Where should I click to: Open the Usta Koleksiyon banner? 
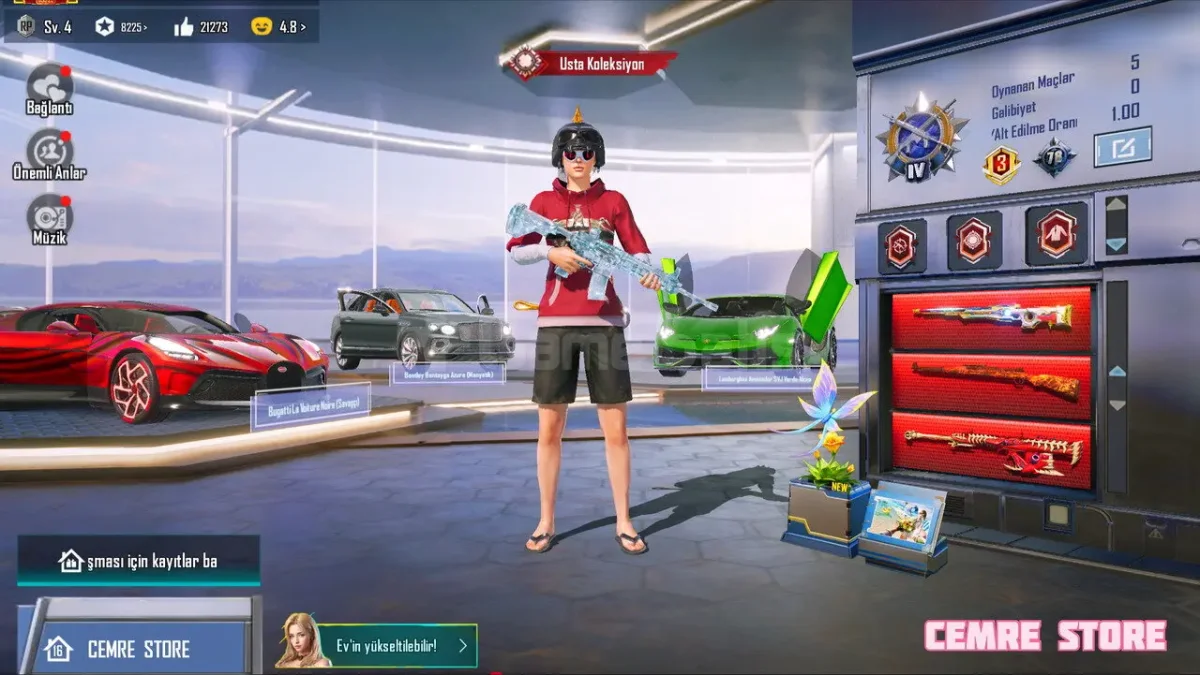592,64
